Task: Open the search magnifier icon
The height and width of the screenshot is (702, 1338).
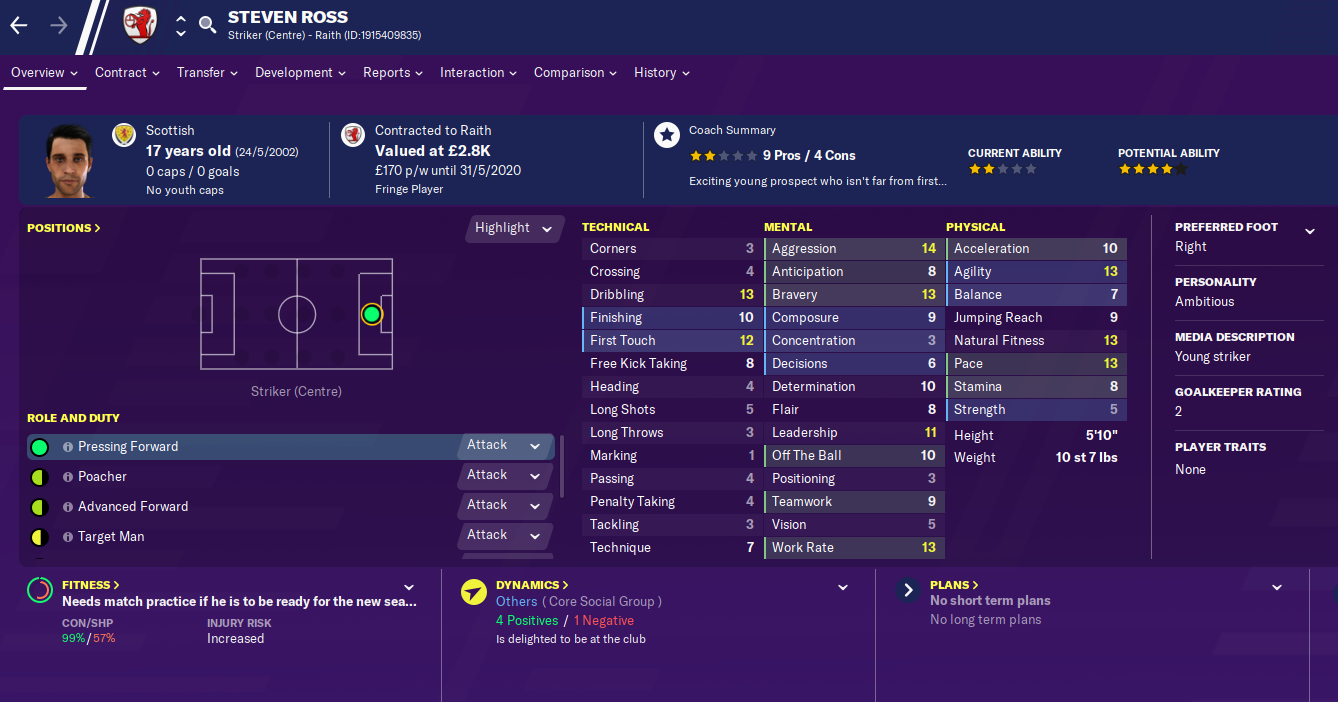Action: [208, 25]
